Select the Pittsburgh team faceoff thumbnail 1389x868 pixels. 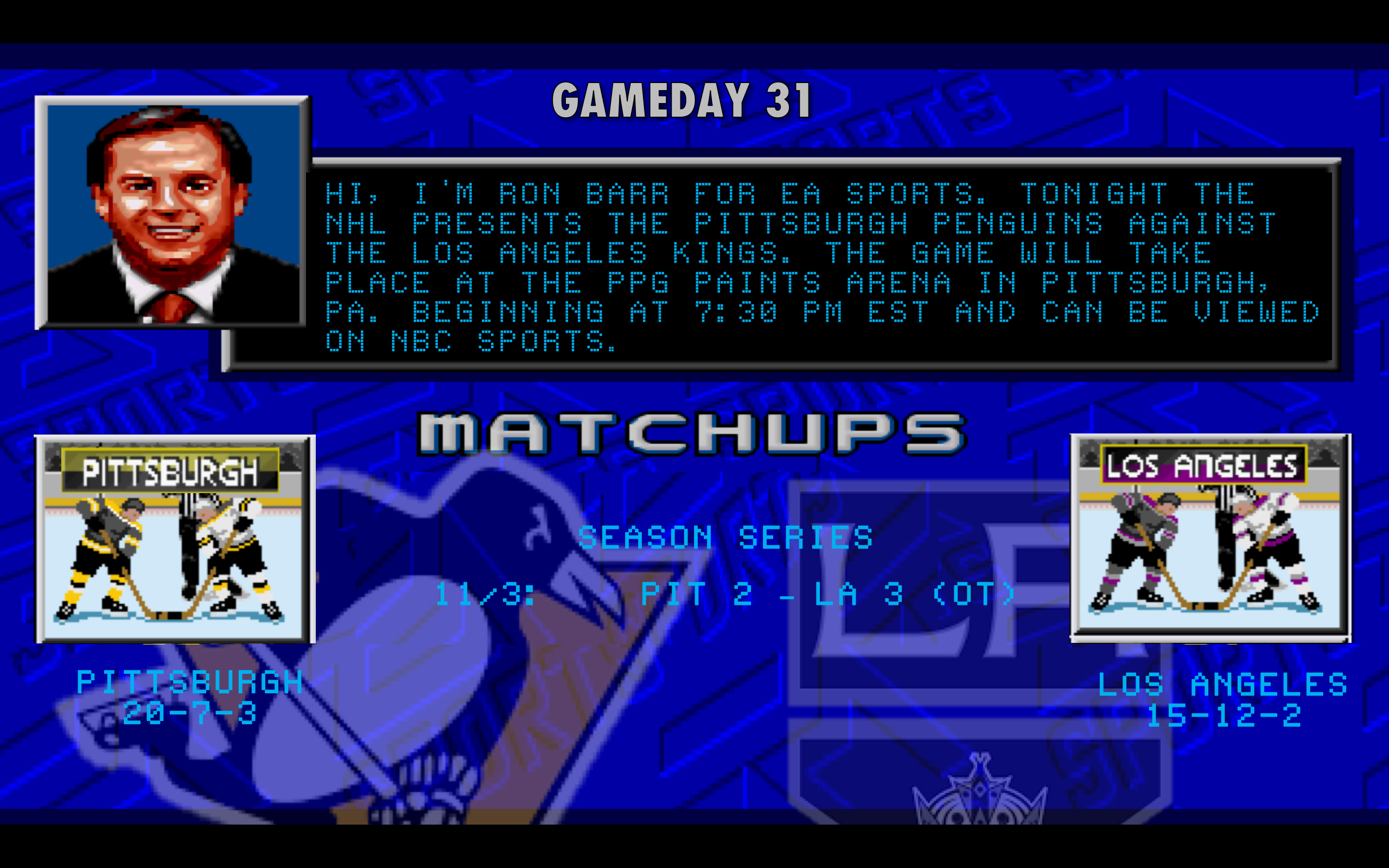click(175, 539)
